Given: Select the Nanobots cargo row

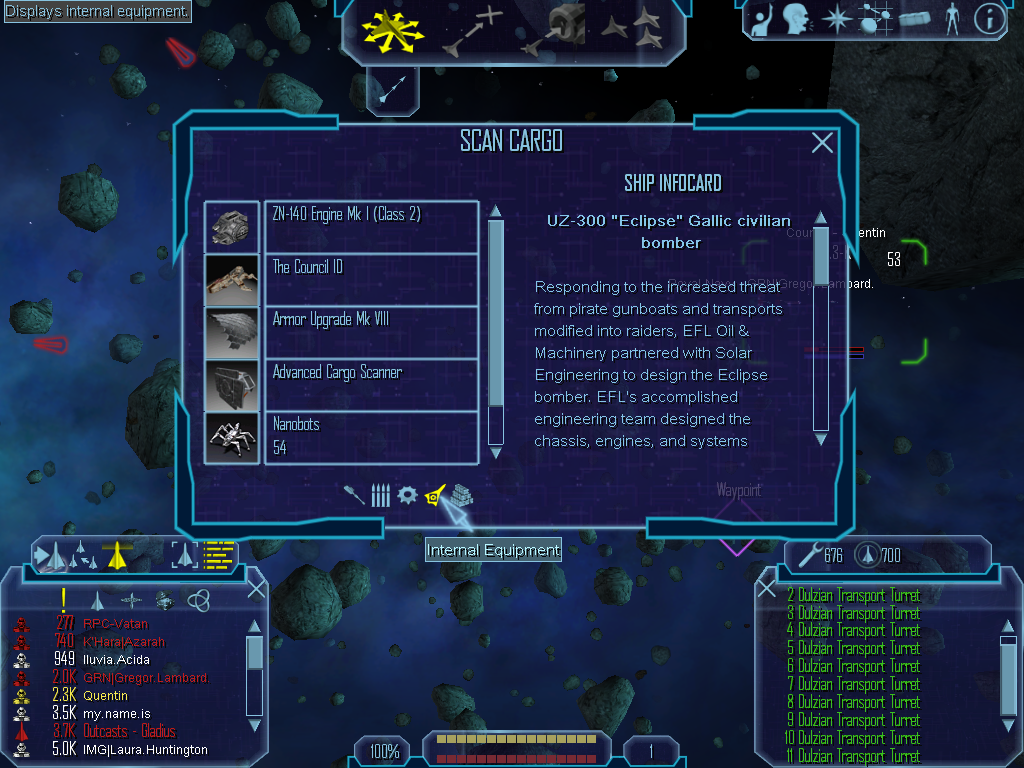Looking at the screenshot, I should pos(370,437).
